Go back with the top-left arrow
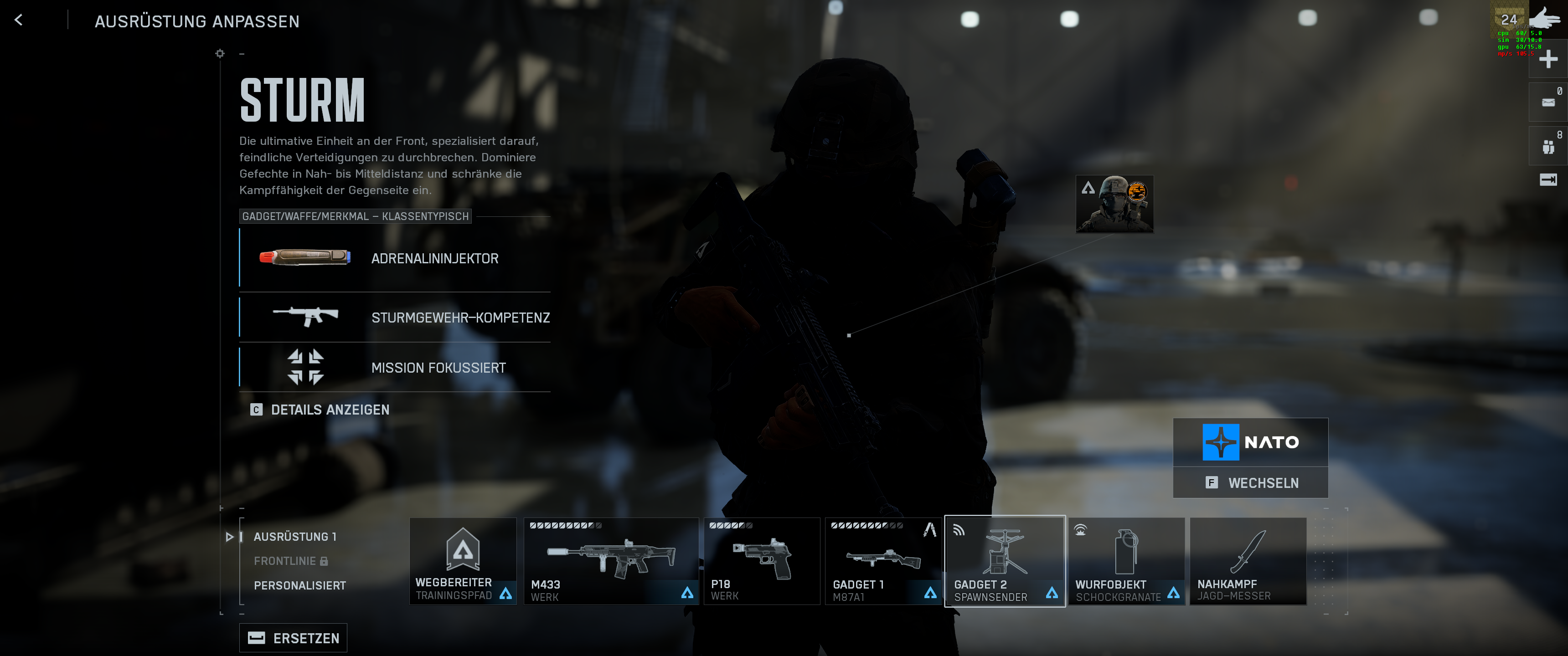 coord(19,20)
